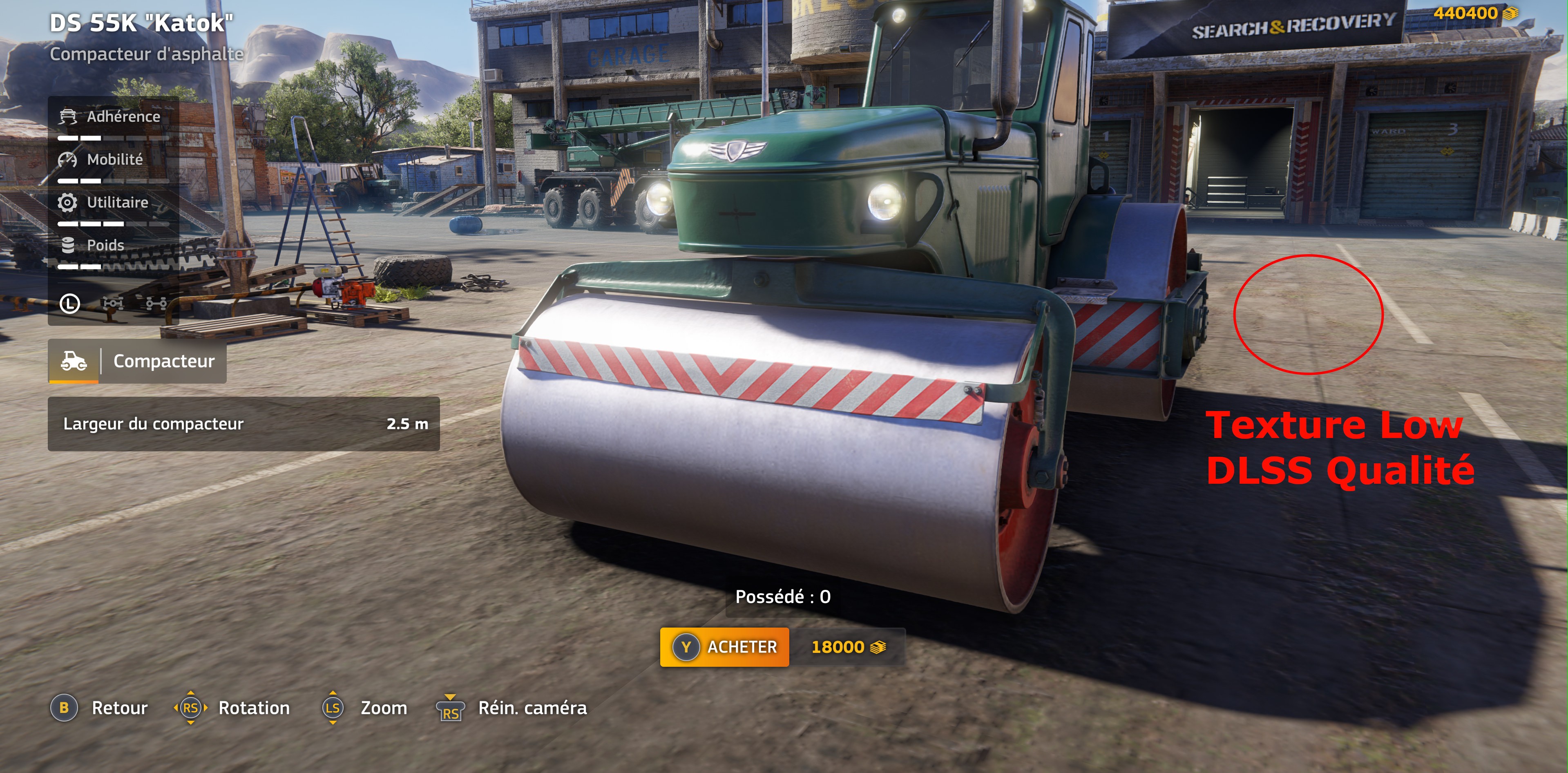
Task: Buy the vehicle with the ACHETER button
Action: pos(724,647)
